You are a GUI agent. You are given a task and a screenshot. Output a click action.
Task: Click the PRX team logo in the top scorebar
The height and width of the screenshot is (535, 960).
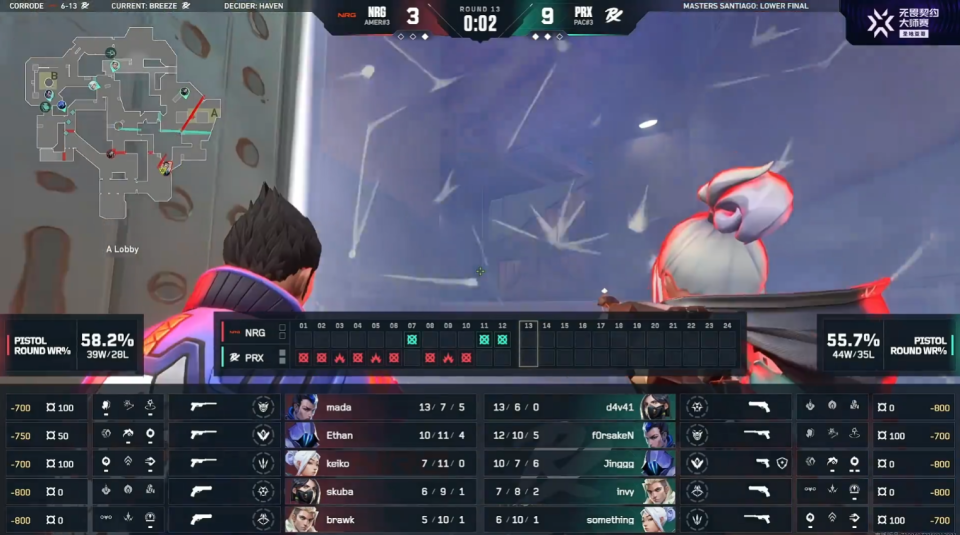pos(613,15)
